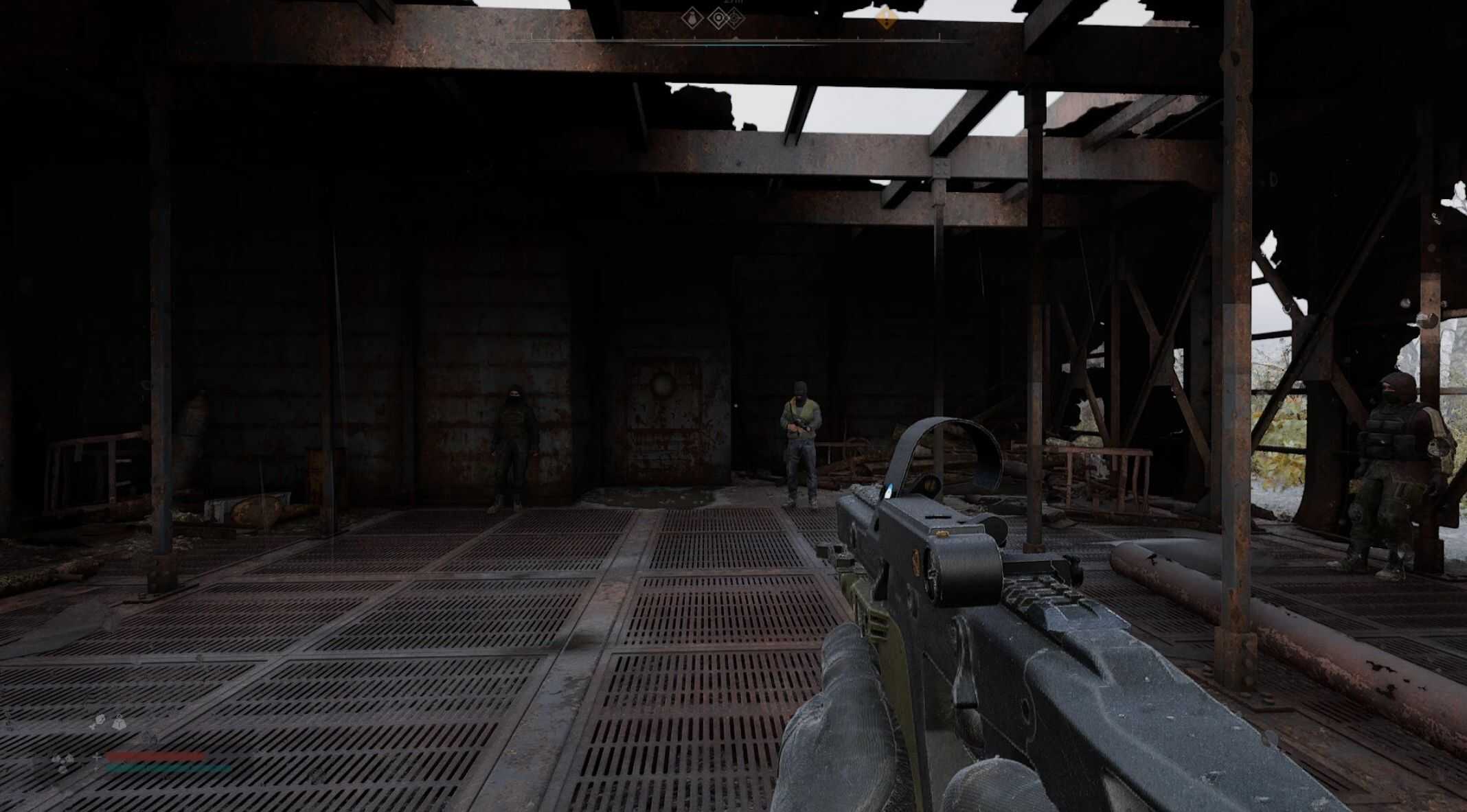Click the stash bag marker on compass
The image size is (1467, 812).
coord(692,19)
